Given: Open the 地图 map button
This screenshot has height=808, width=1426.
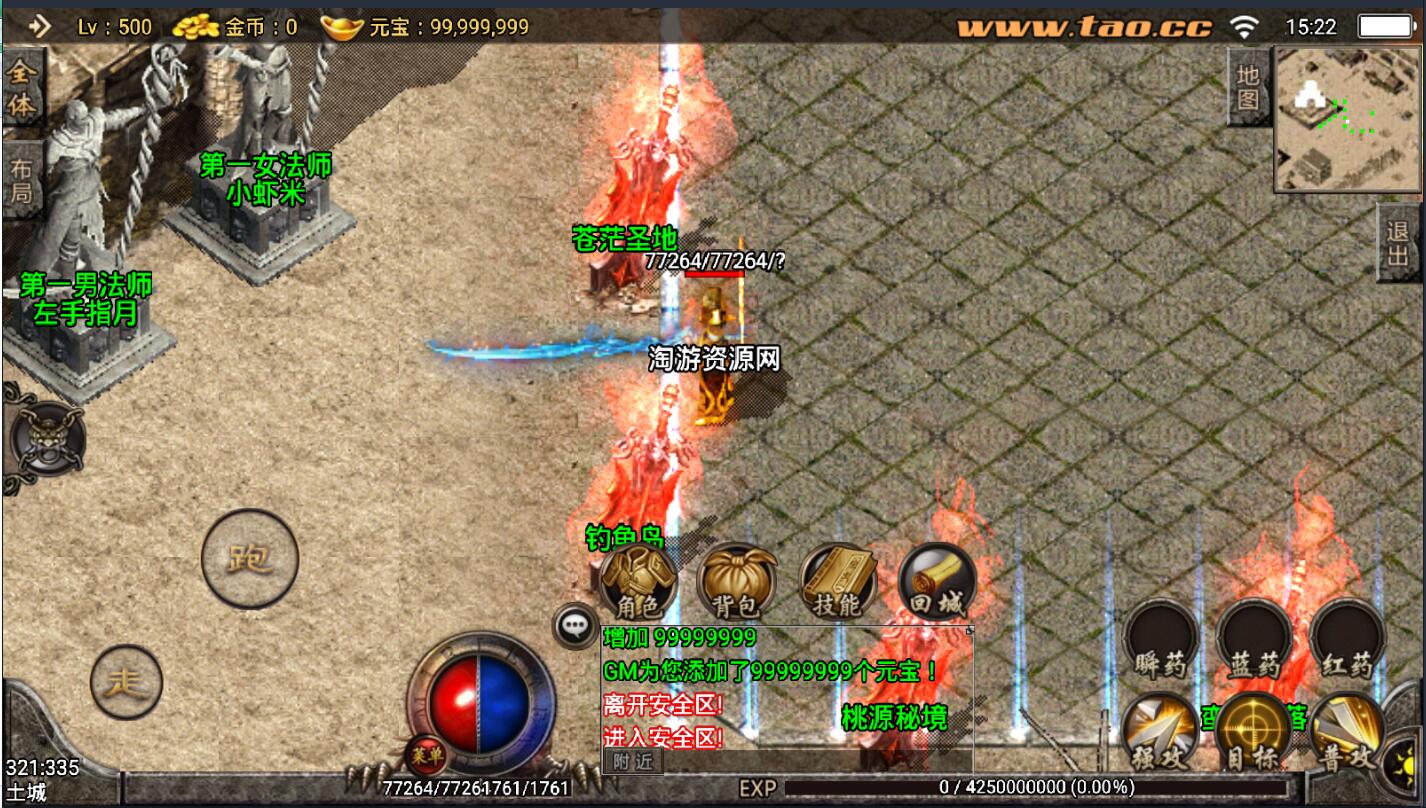Looking at the screenshot, I should (x=1247, y=87).
